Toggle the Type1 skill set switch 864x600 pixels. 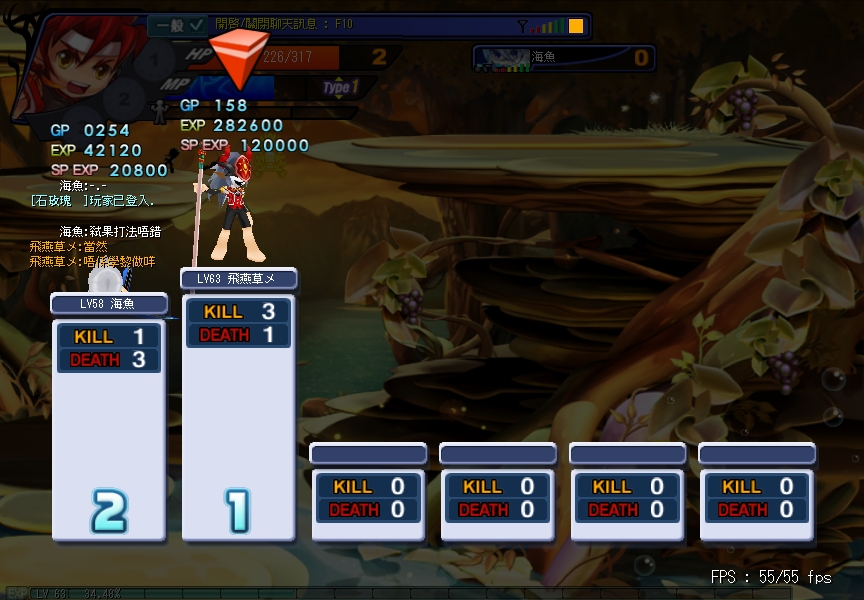[x=341, y=88]
